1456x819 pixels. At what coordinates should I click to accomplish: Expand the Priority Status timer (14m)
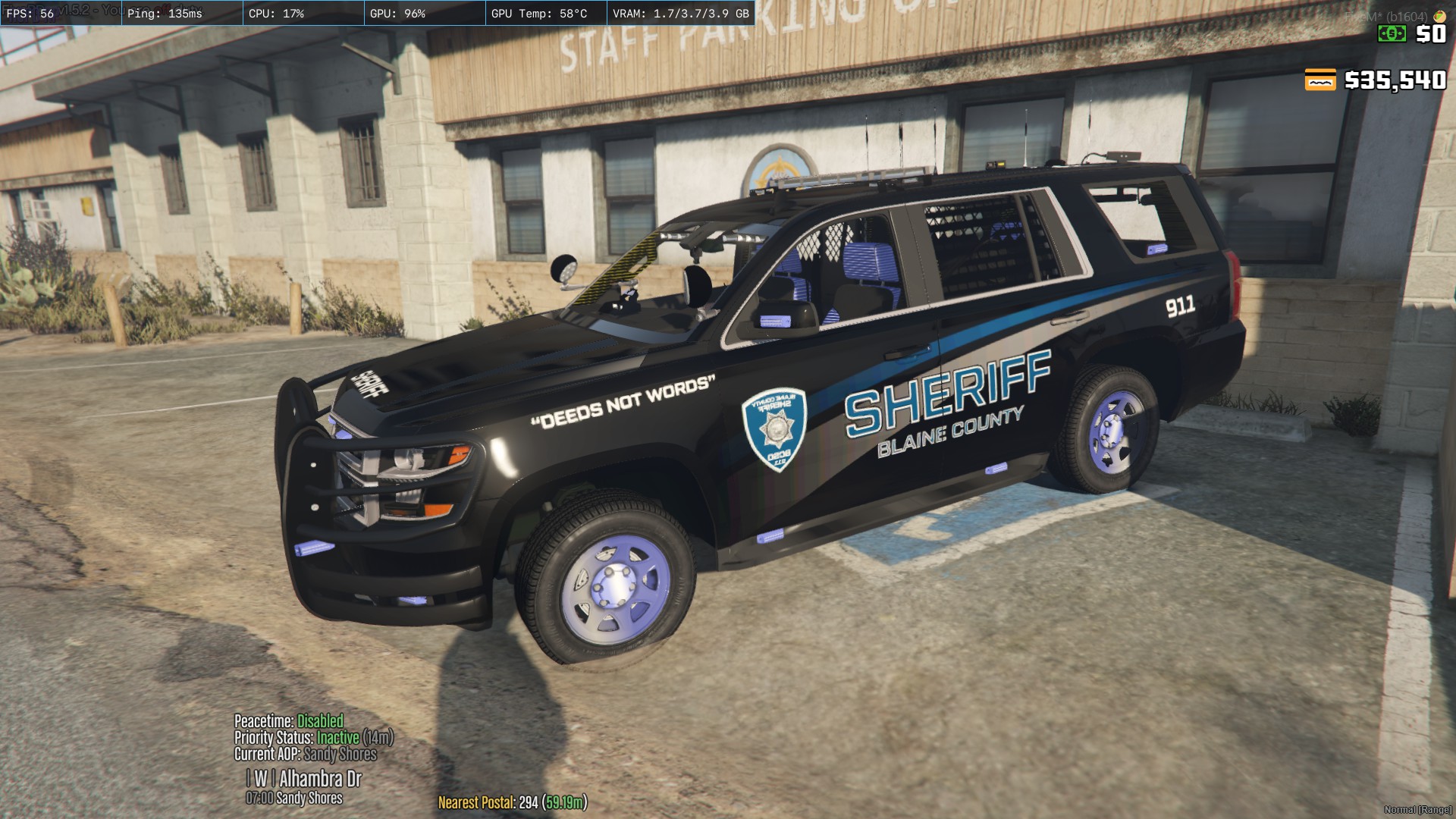pyautogui.click(x=378, y=737)
